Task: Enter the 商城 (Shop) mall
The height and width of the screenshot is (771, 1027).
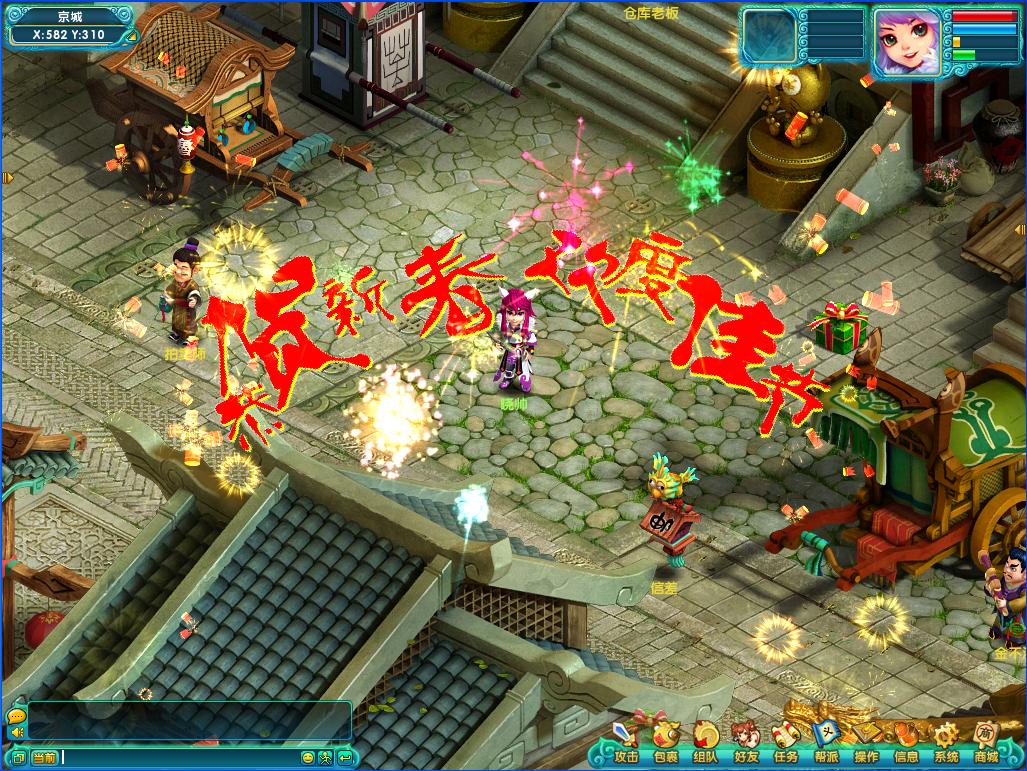Action: coord(986,742)
